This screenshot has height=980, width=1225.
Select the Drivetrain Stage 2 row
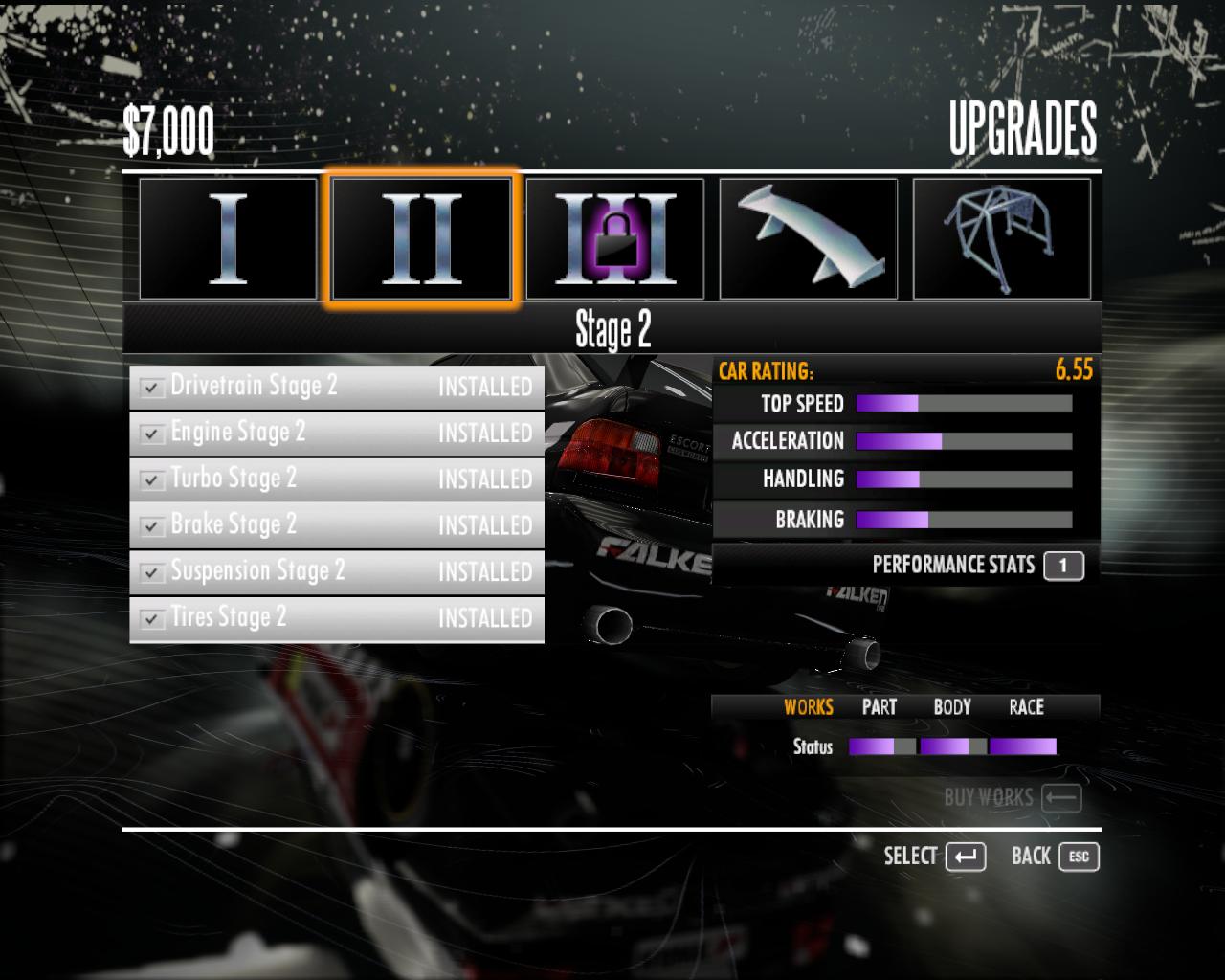coord(337,387)
